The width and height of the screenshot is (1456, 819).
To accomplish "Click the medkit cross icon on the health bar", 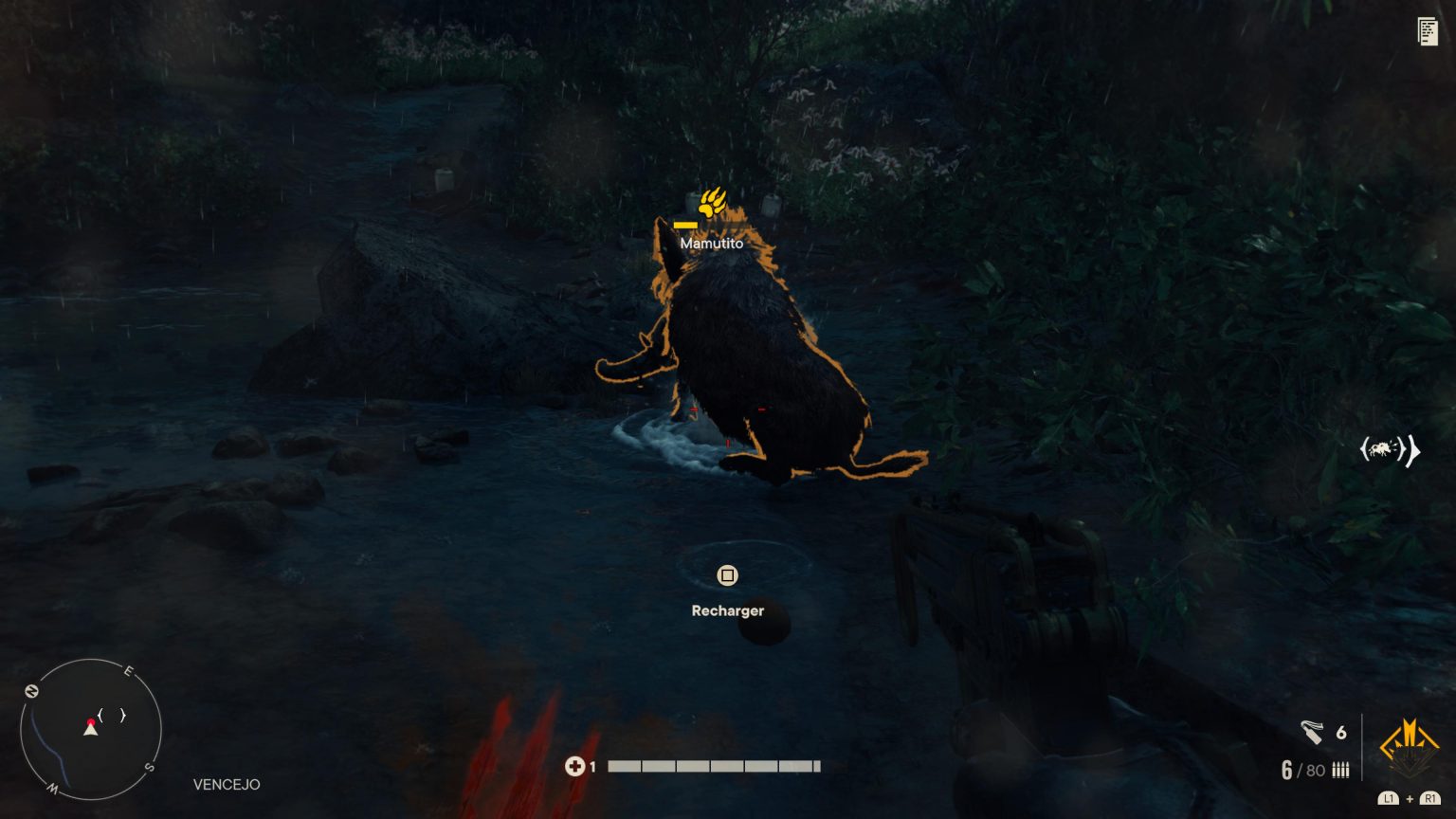I will pyautogui.click(x=576, y=766).
